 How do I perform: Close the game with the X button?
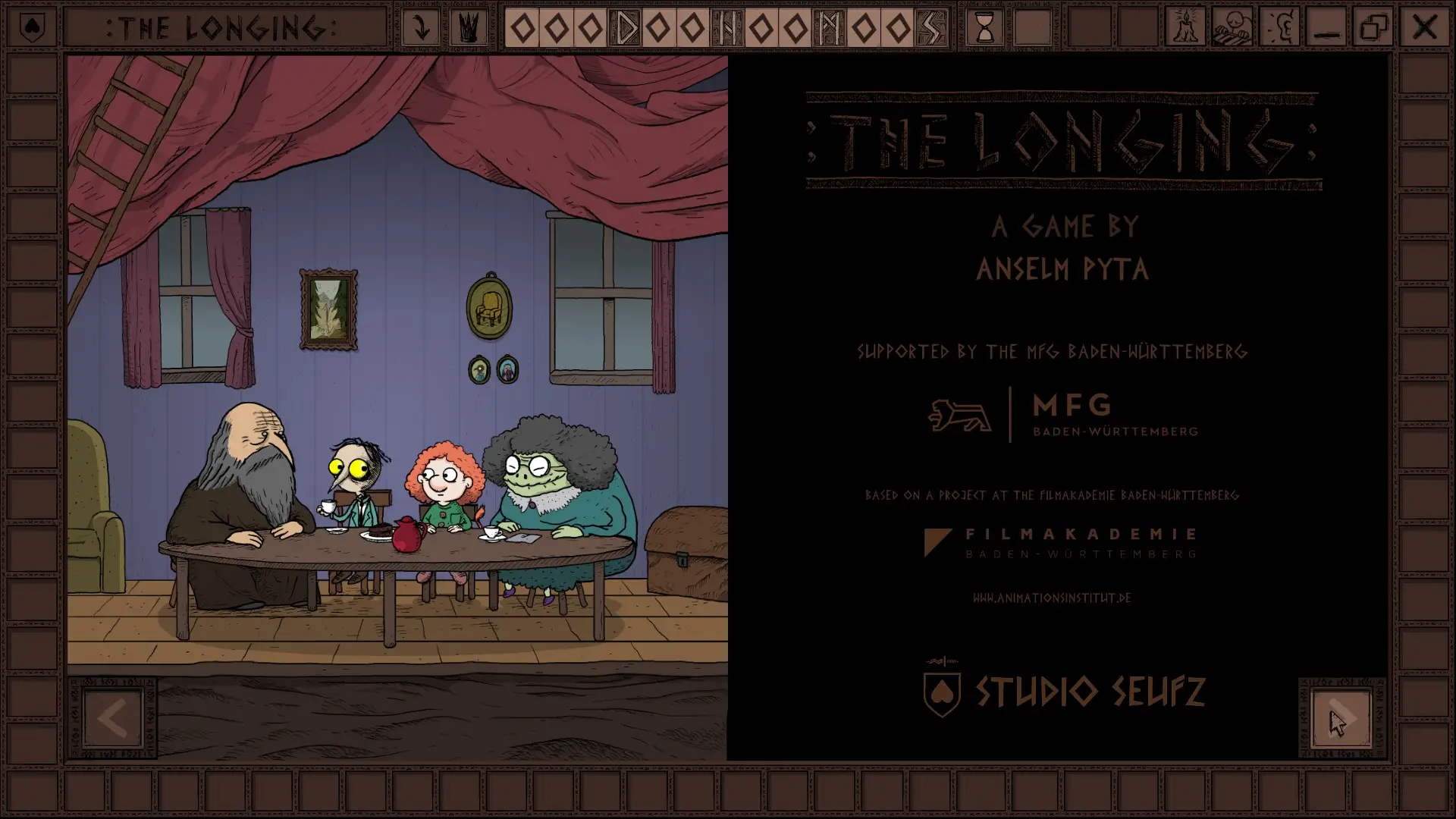click(x=1423, y=28)
